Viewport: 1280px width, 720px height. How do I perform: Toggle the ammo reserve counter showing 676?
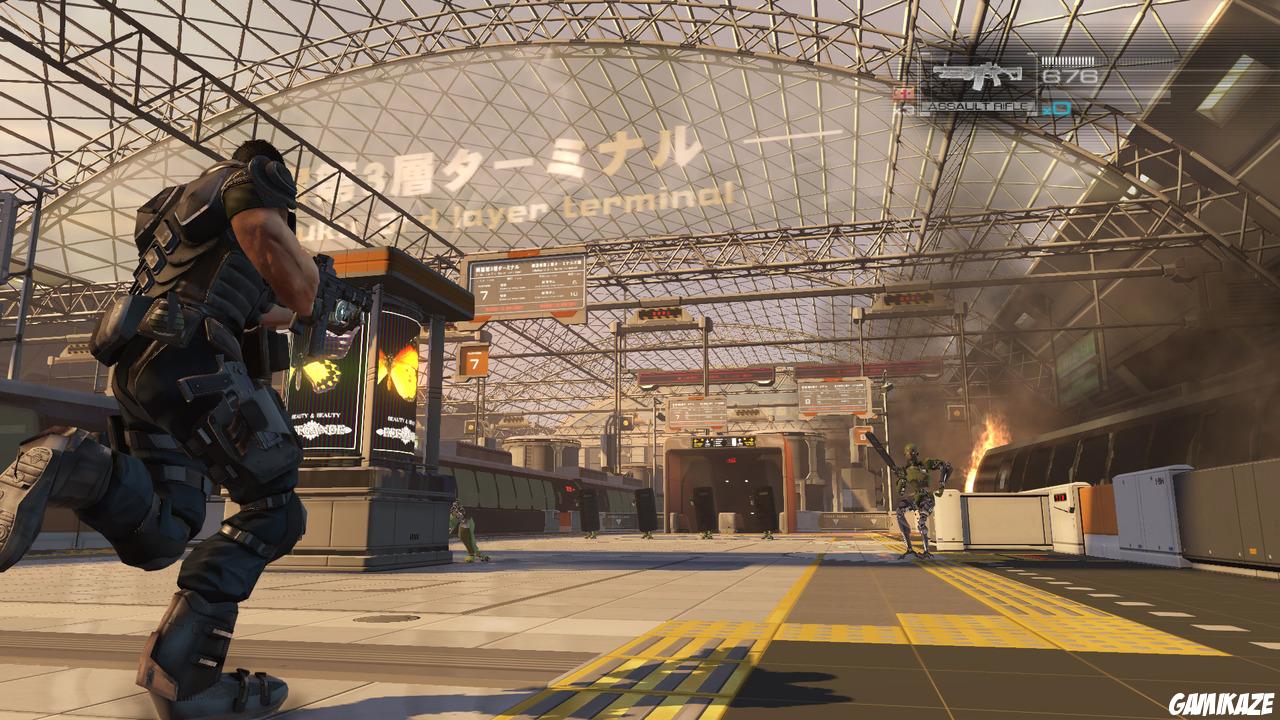coord(1068,76)
